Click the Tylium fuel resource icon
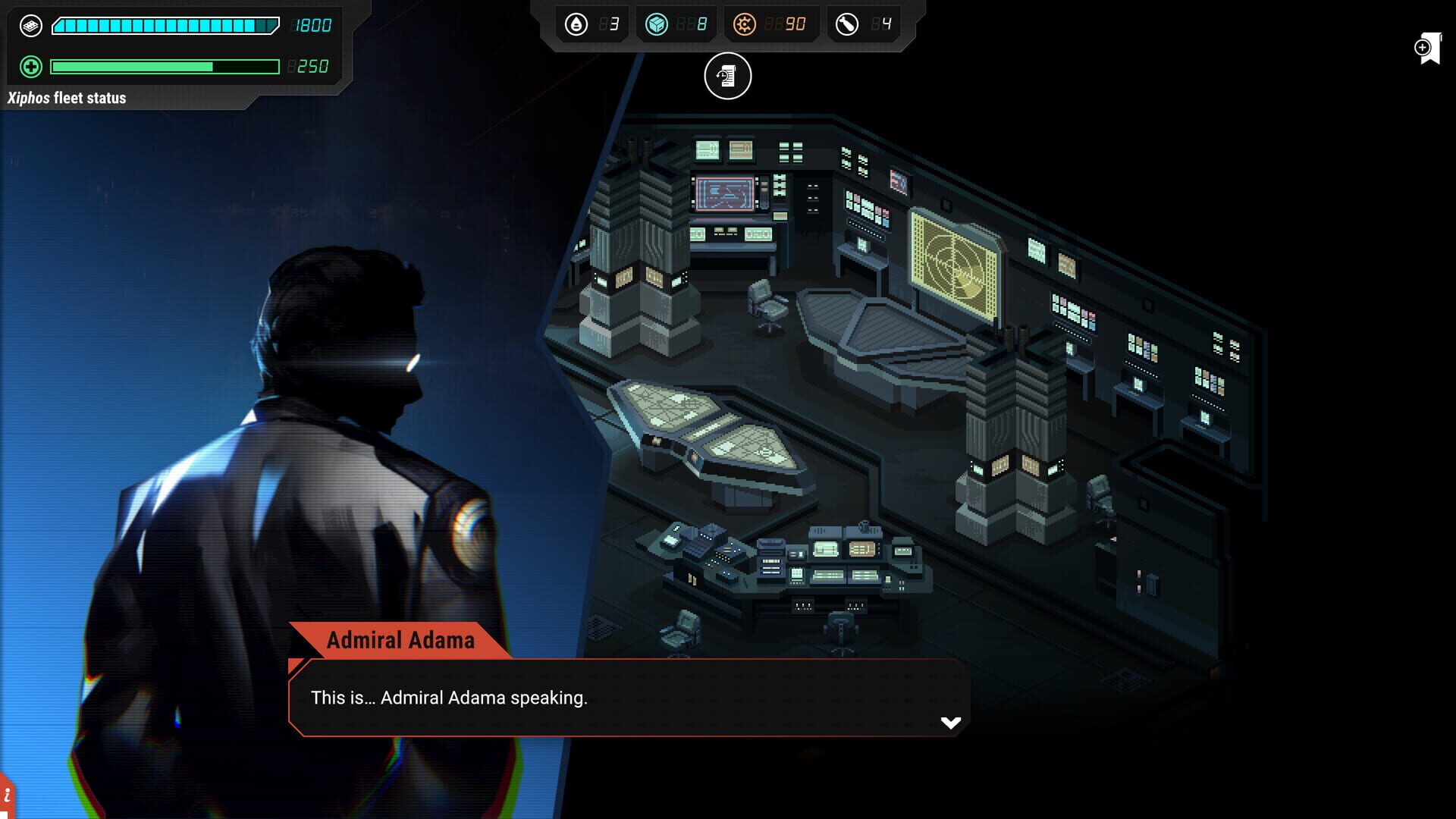Screen dimensions: 1456x819 [x=578, y=24]
